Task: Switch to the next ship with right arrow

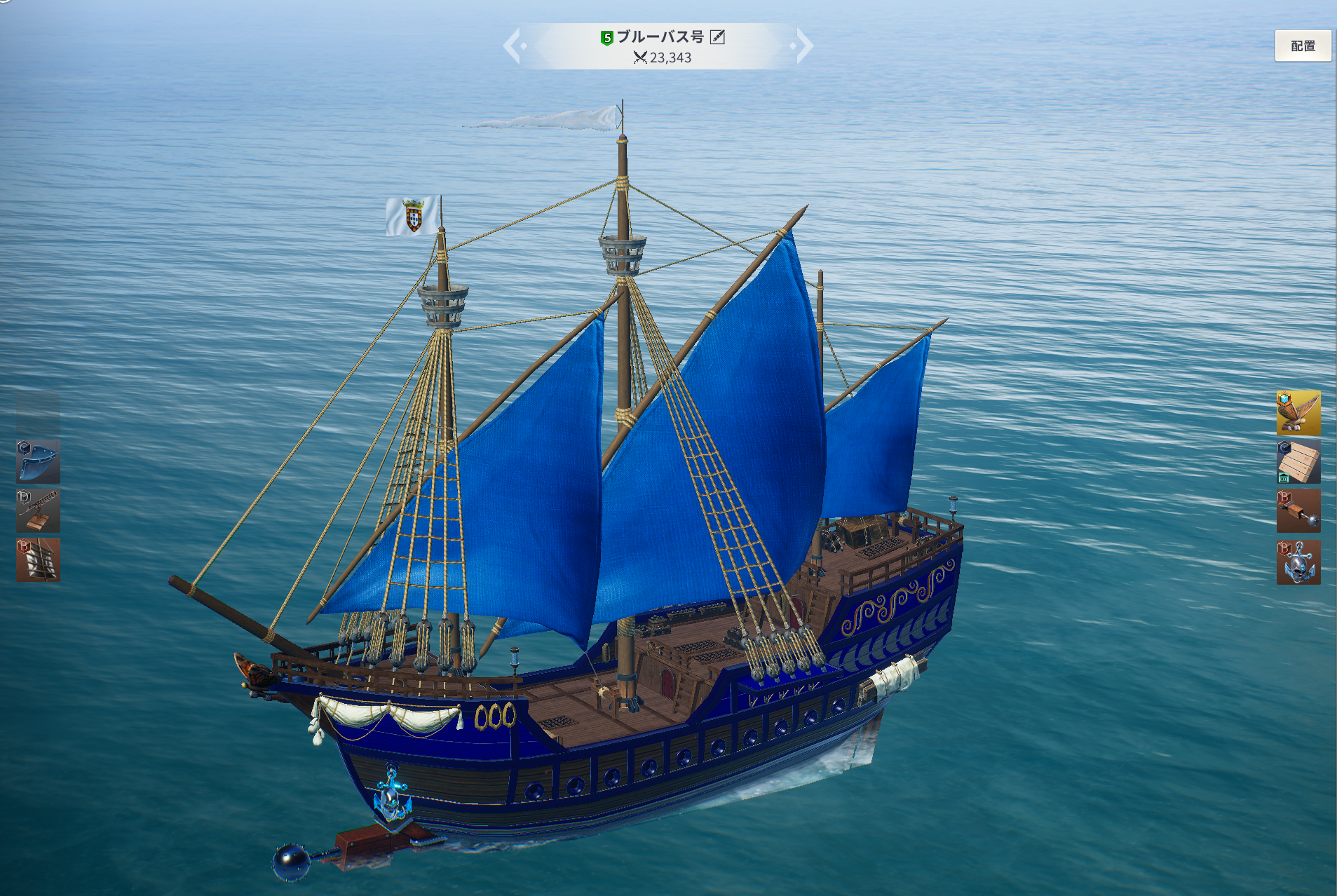Action: tap(804, 46)
